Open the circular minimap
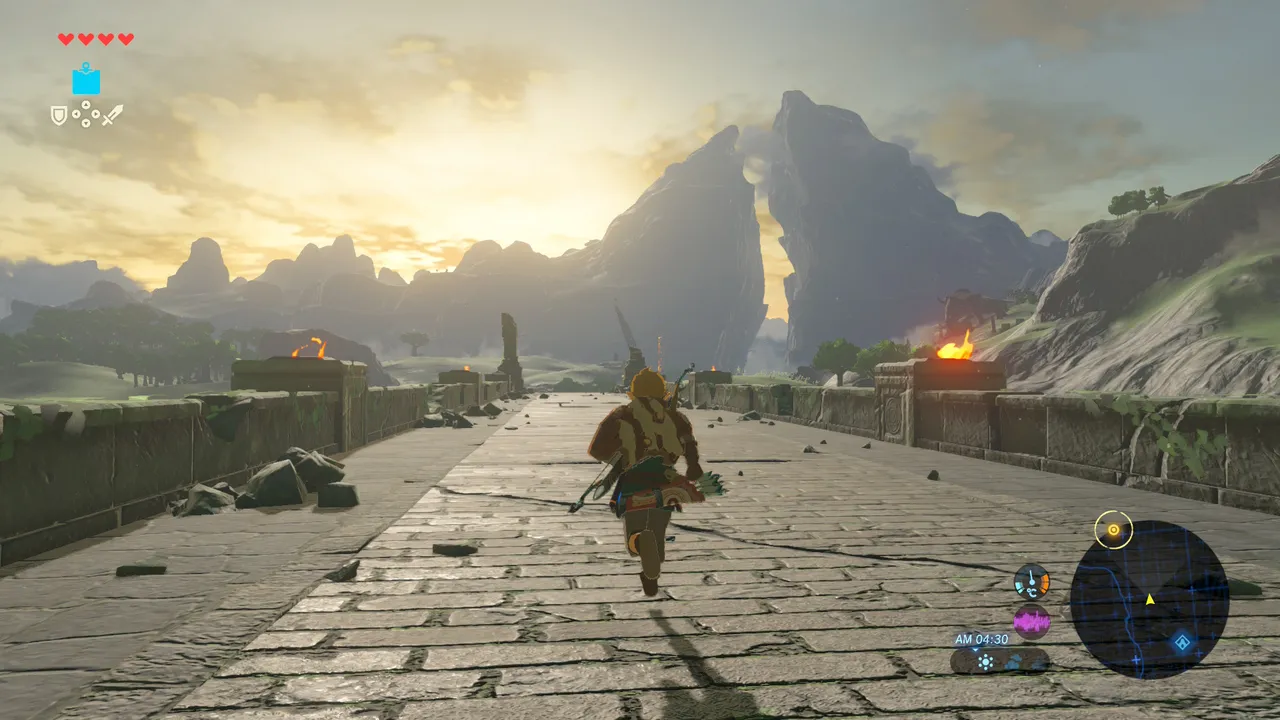Screen dimensions: 1280x720 coord(1149,600)
